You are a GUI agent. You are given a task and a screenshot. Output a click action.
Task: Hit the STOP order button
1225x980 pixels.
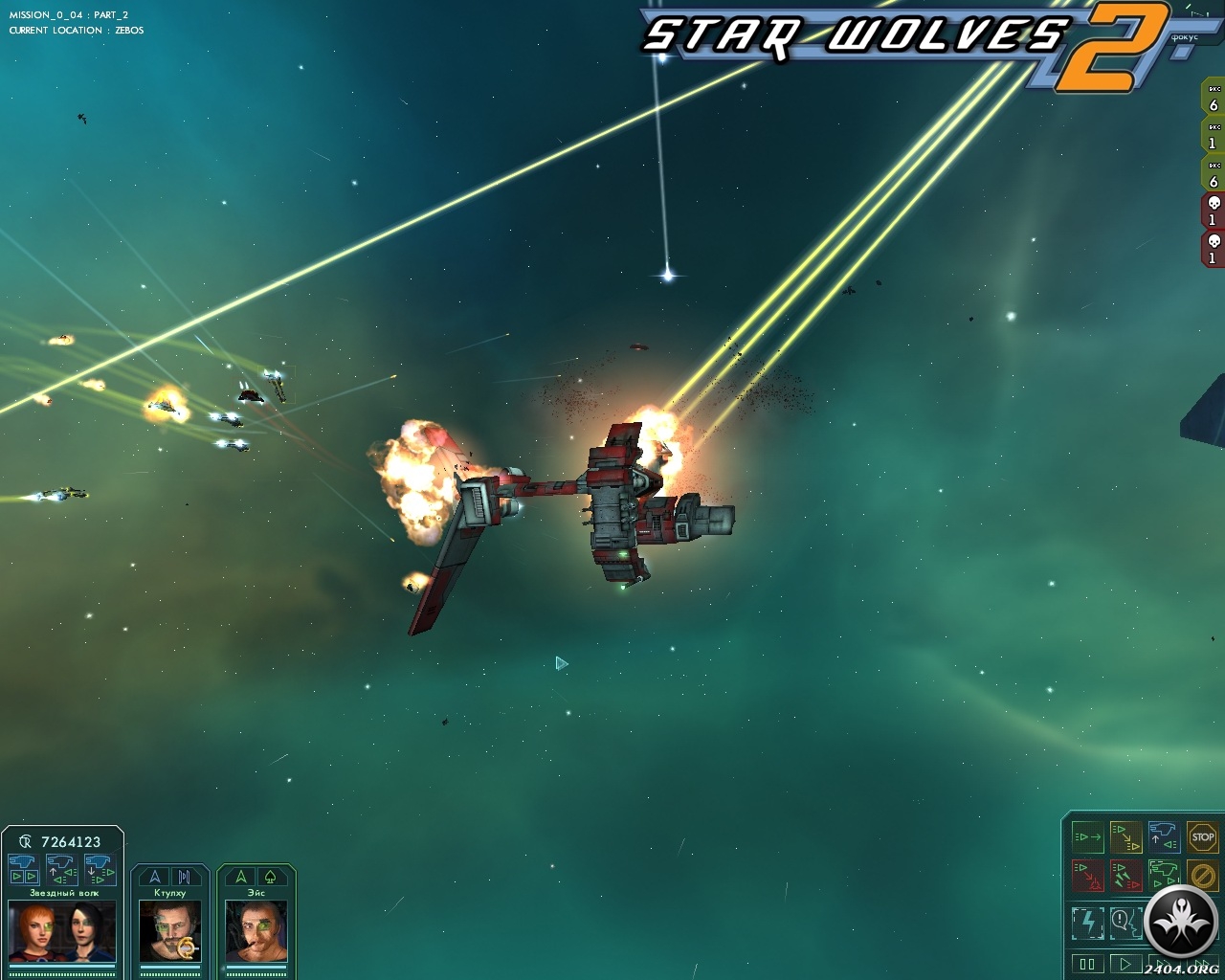(1202, 837)
